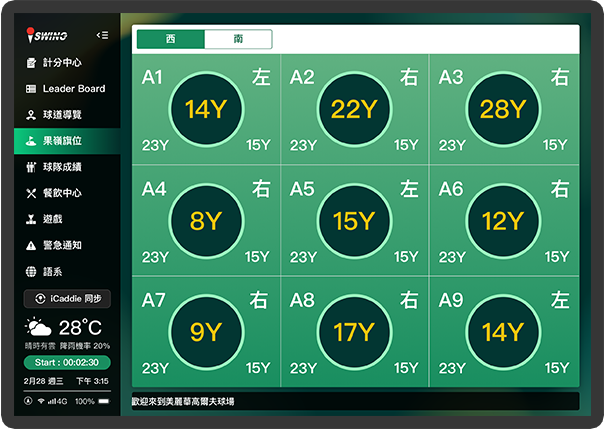The height and width of the screenshot is (429, 605).
Task: Switch to the 南 course tab
Action: pos(238,39)
